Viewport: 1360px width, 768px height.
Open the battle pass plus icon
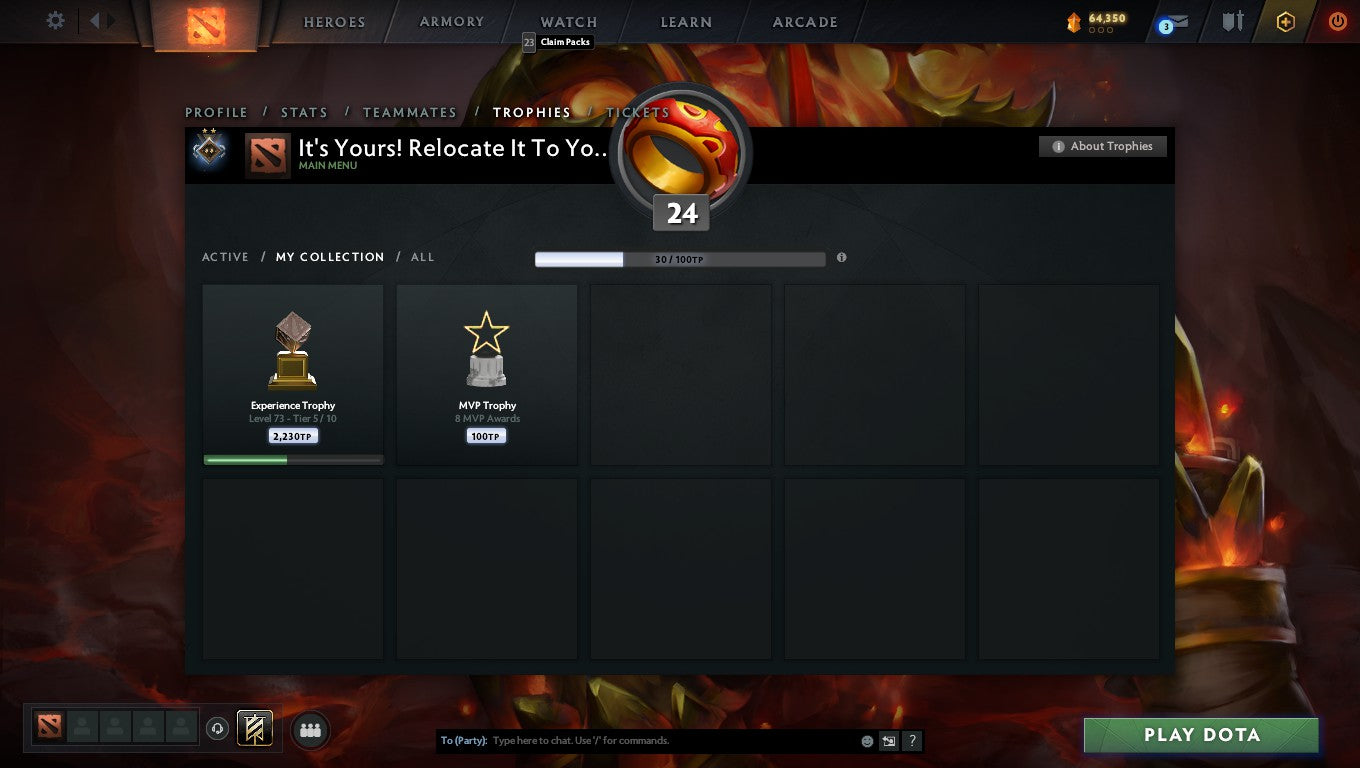click(x=1286, y=21)
